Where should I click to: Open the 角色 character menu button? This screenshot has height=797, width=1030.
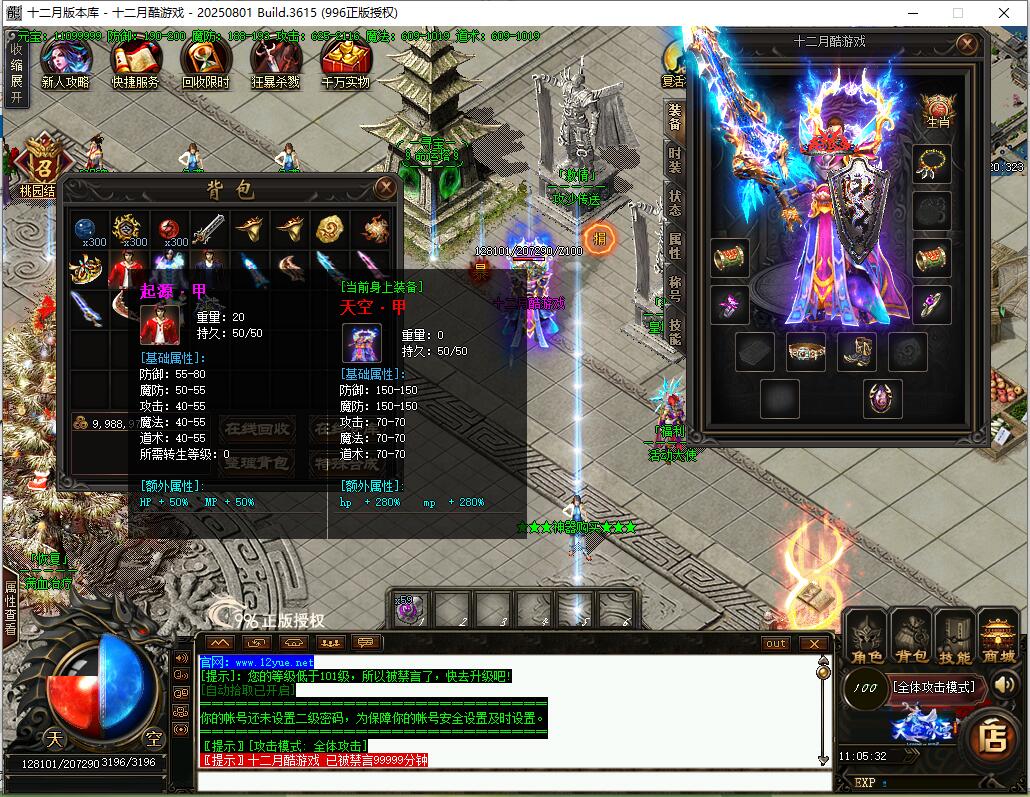865,637
